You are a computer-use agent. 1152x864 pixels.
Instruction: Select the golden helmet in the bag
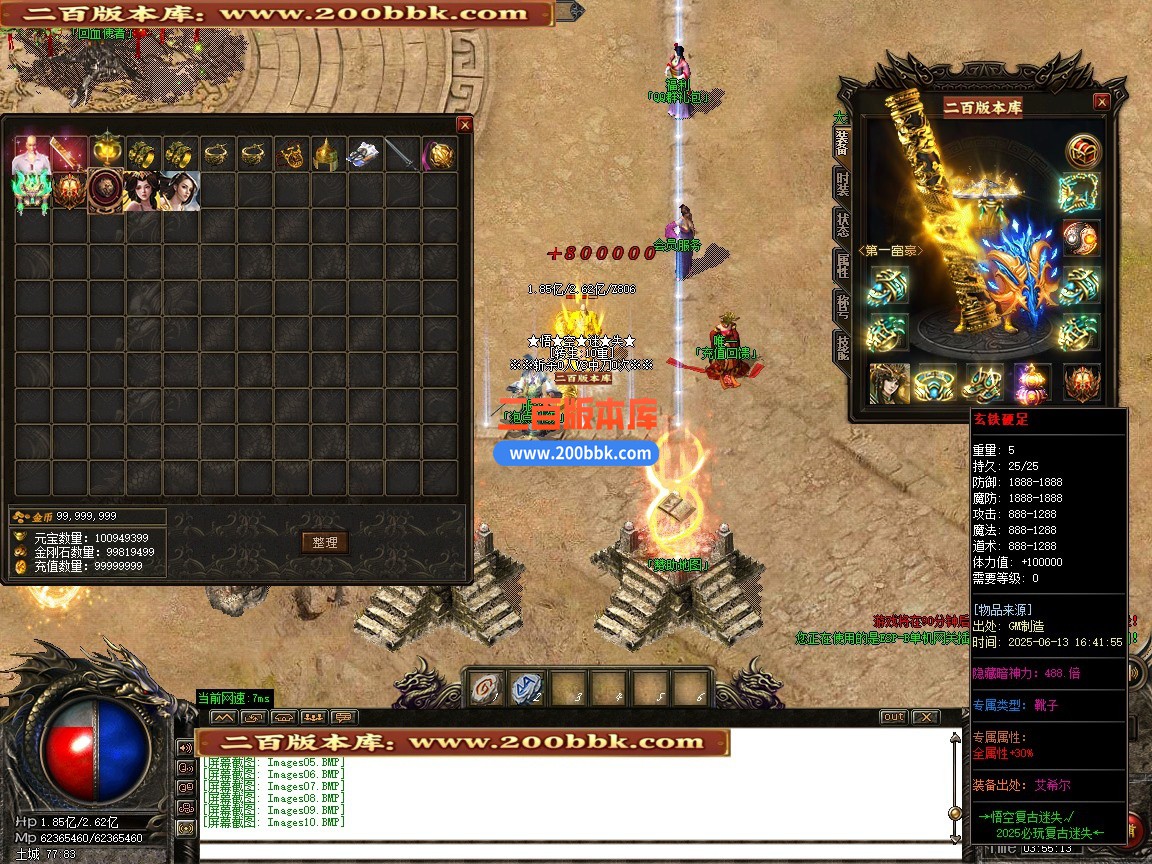point(328,154)
